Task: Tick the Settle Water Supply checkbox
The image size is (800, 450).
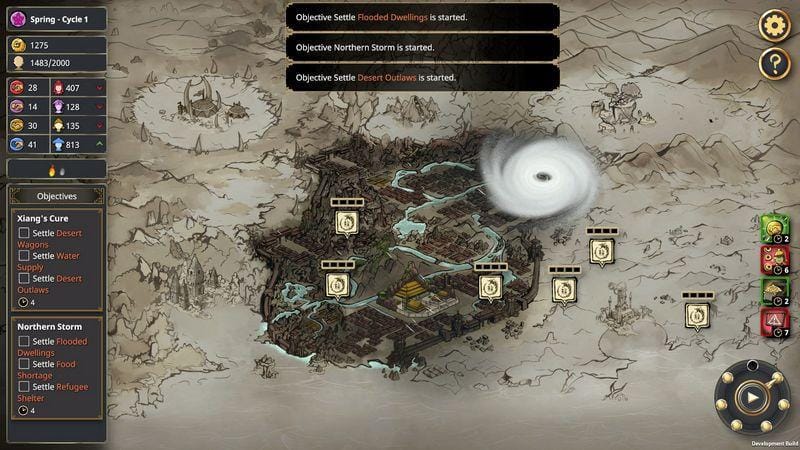Action: pyautogui.click(x=24, y=256)
